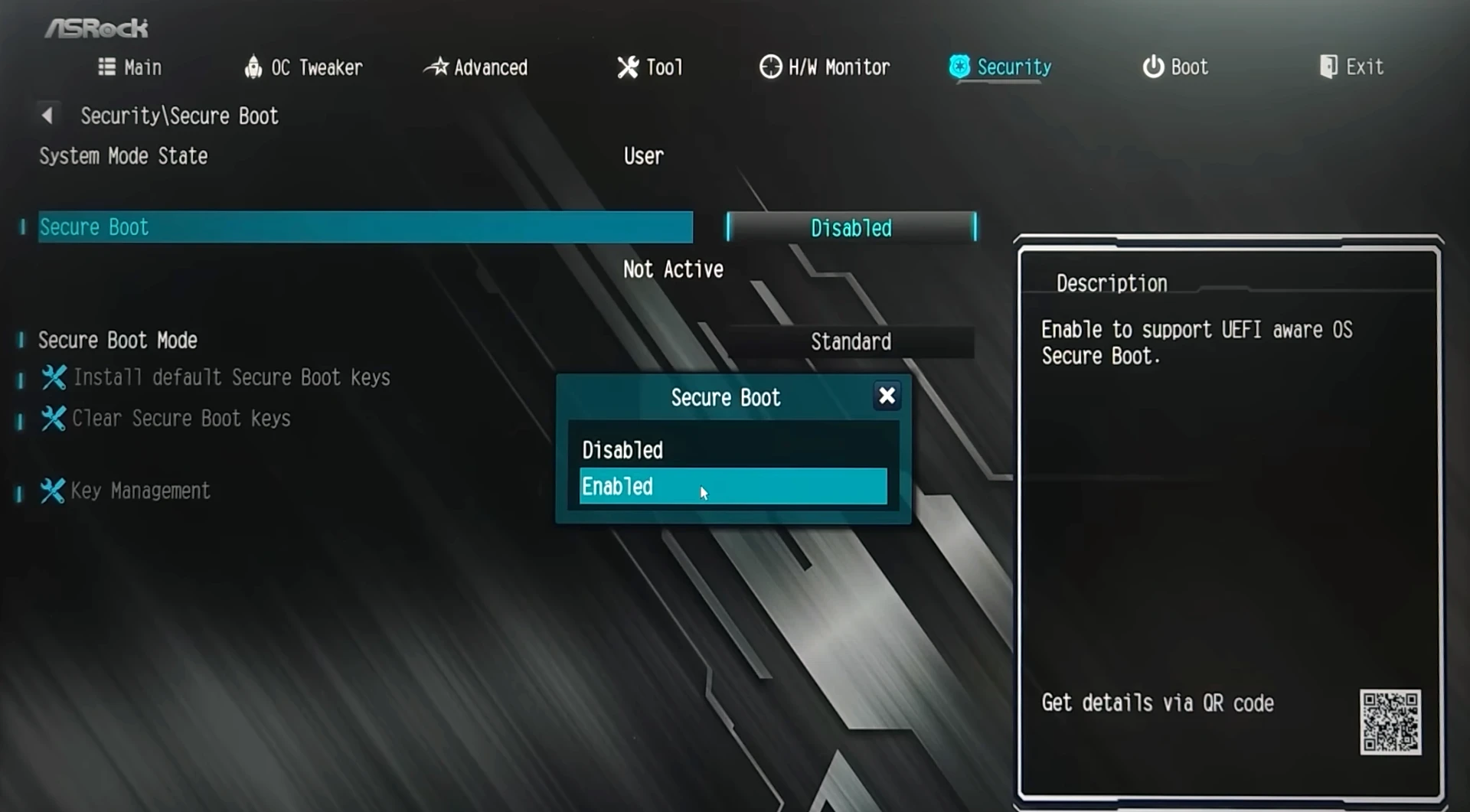The width and height of the screenshot is (1470, 812).
Task: Open the Secure Boot value dropdown
Action: point(851,228)
